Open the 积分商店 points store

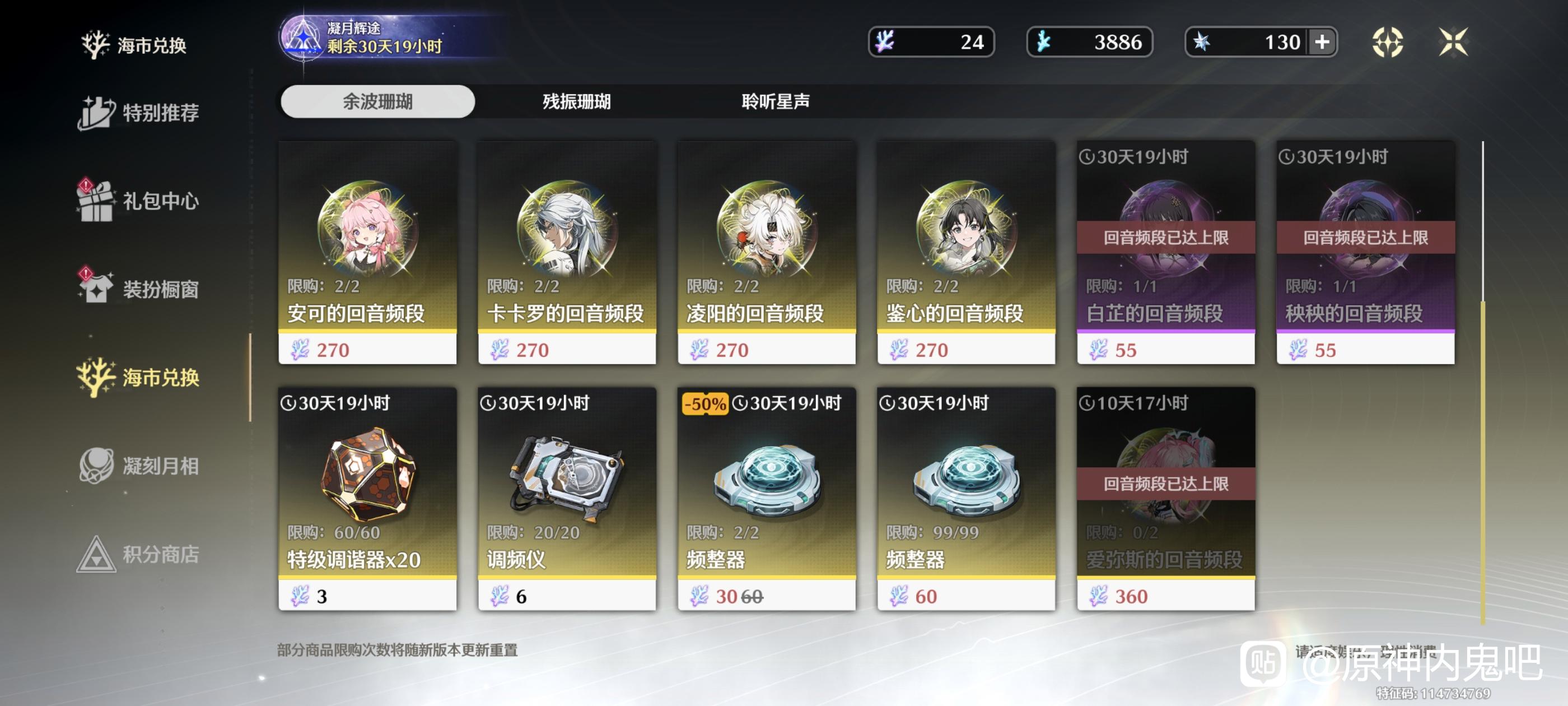139,554
